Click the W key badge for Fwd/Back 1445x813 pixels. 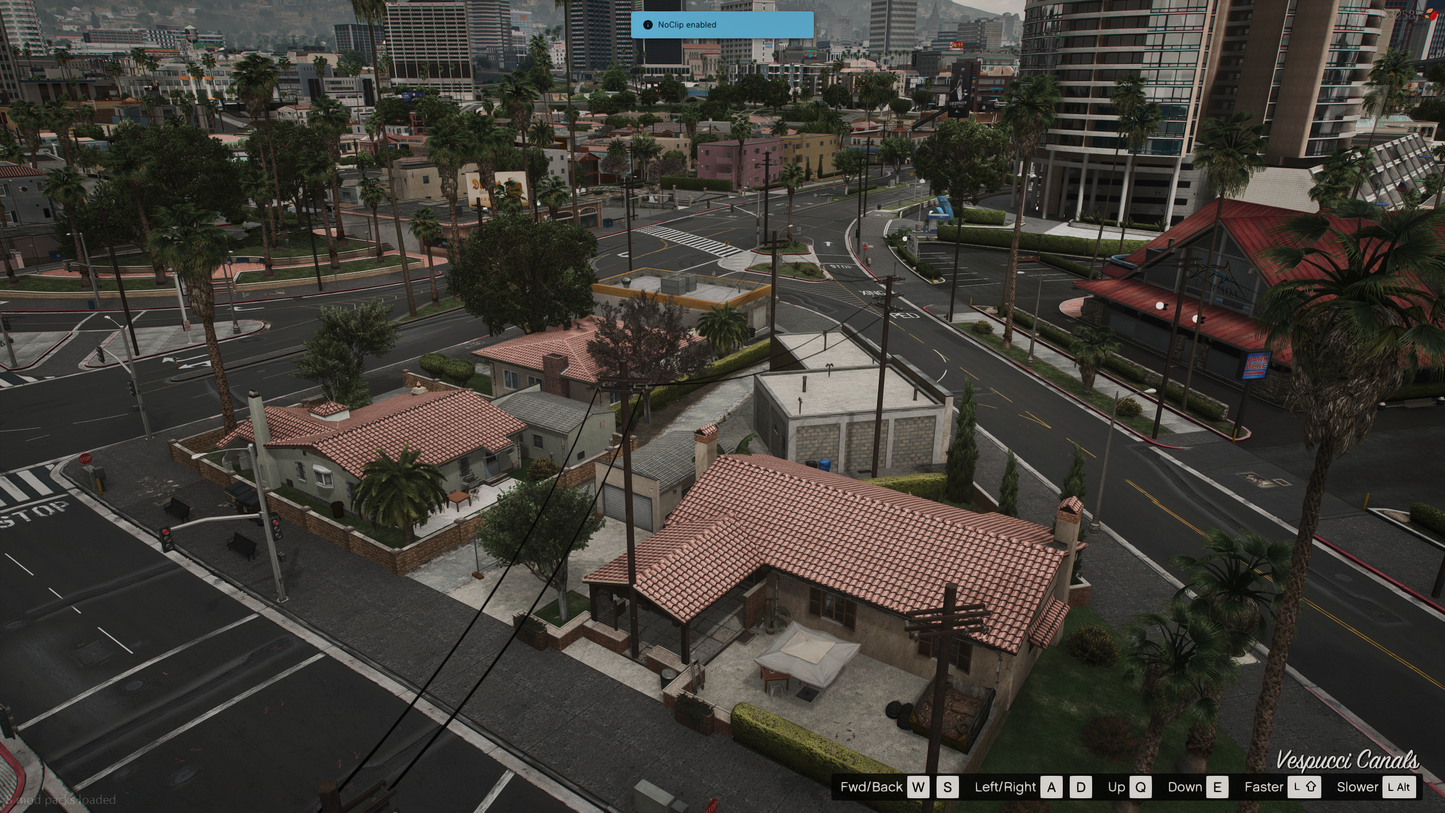point(917,787)
